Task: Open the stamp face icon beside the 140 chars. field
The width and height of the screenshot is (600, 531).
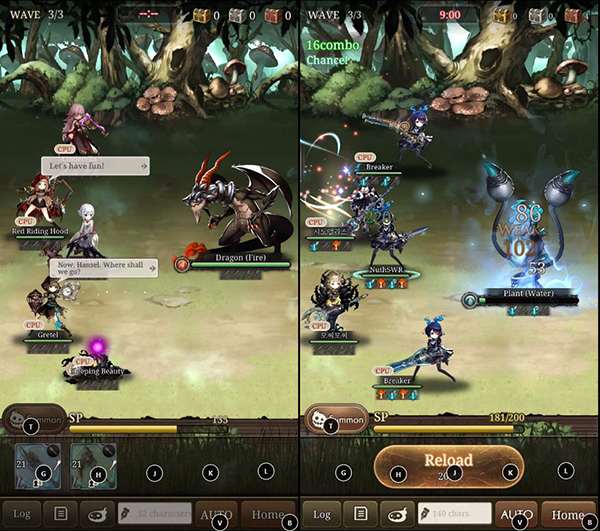Action: coord(398,514)
